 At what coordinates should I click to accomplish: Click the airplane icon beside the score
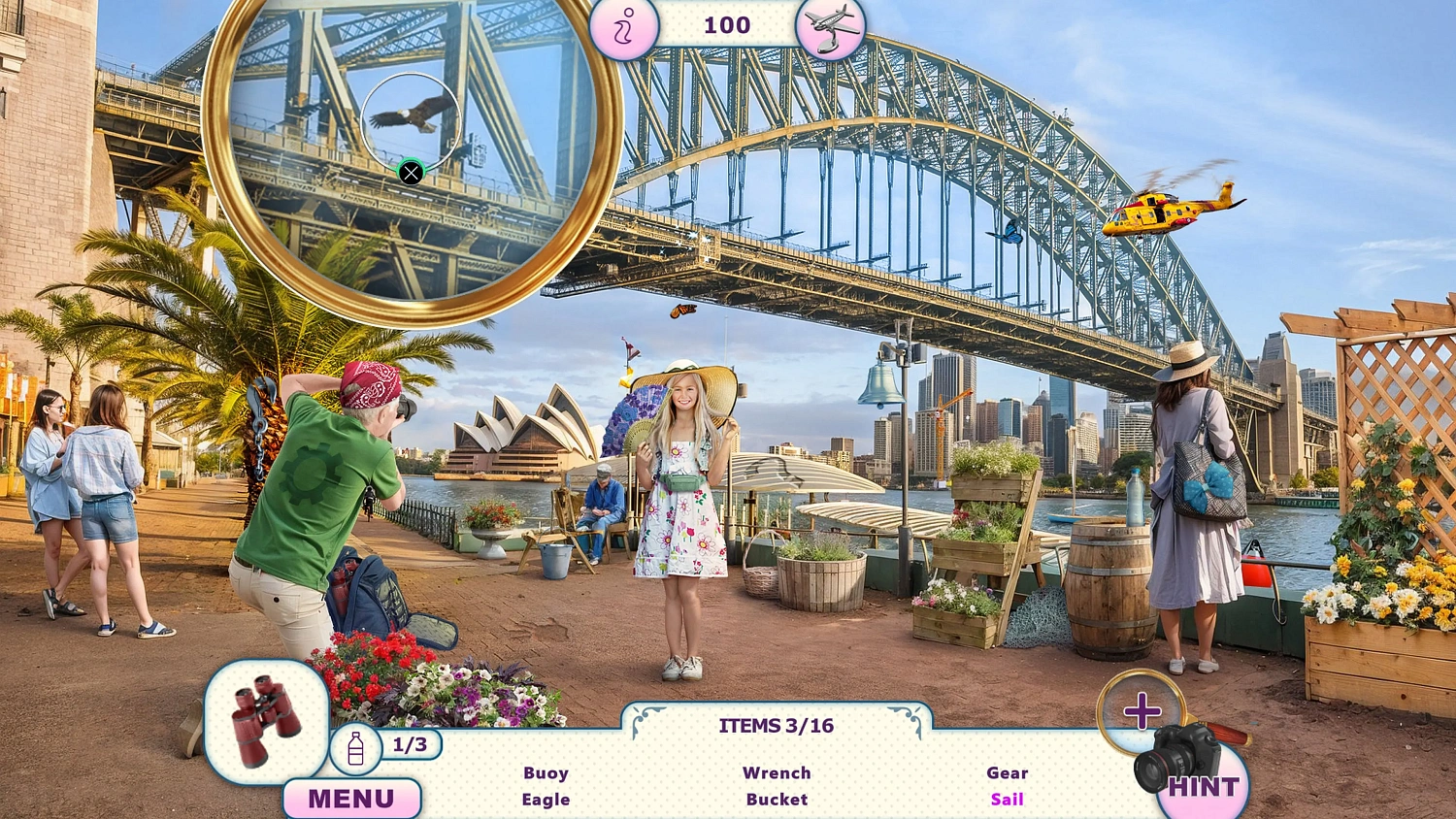[830, 26]
